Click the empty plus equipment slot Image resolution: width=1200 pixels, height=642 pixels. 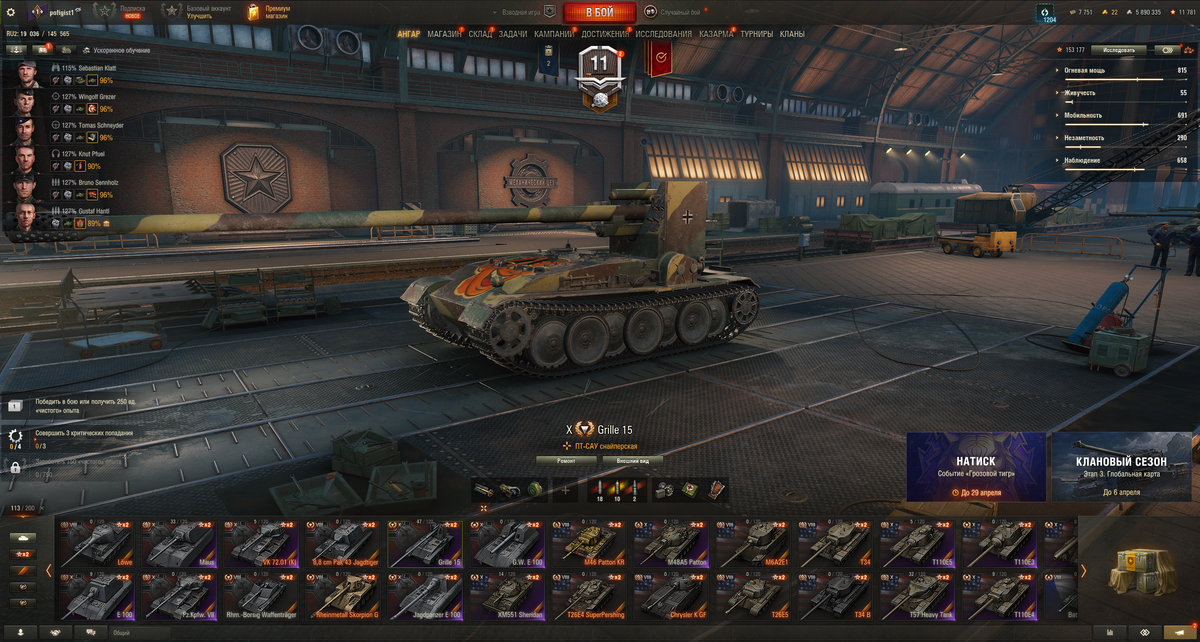[x=566, y=490]
